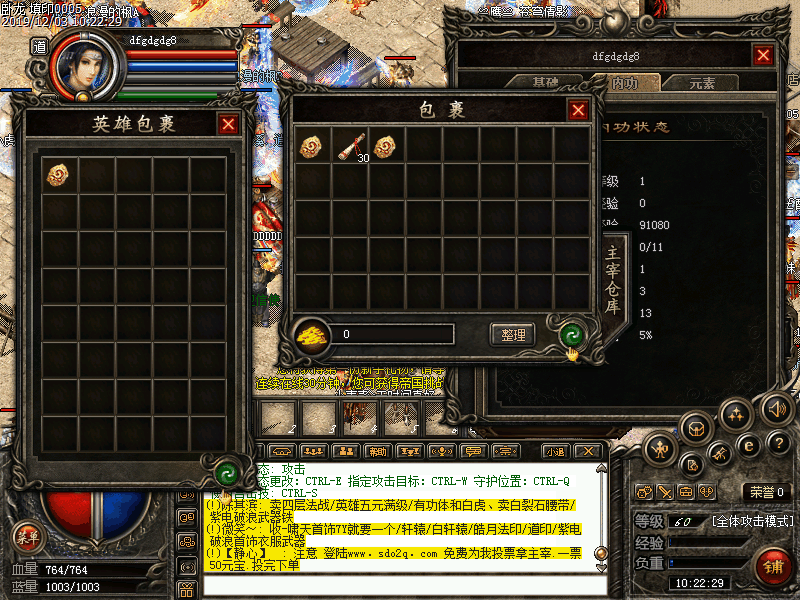Open the red 铺 shop button

(x=773, y=566)
